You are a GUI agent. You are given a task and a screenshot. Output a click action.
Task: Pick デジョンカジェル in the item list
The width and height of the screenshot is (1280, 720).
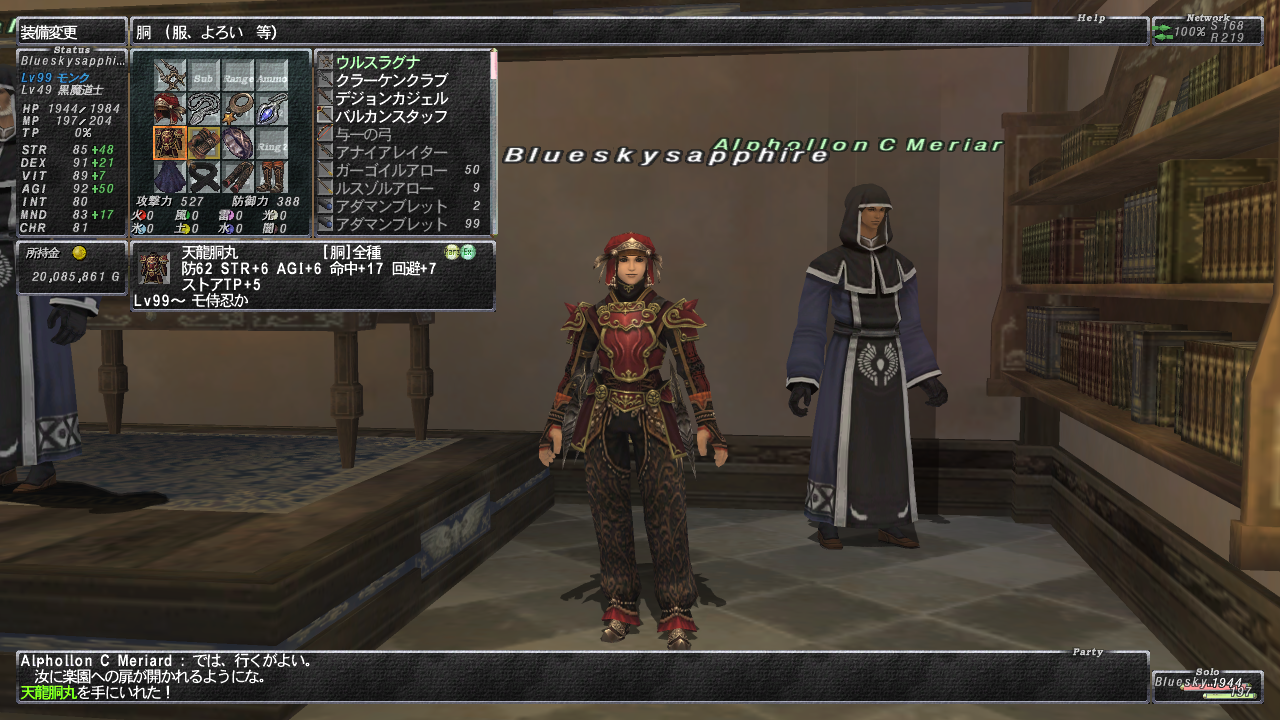tap(392, 98)
